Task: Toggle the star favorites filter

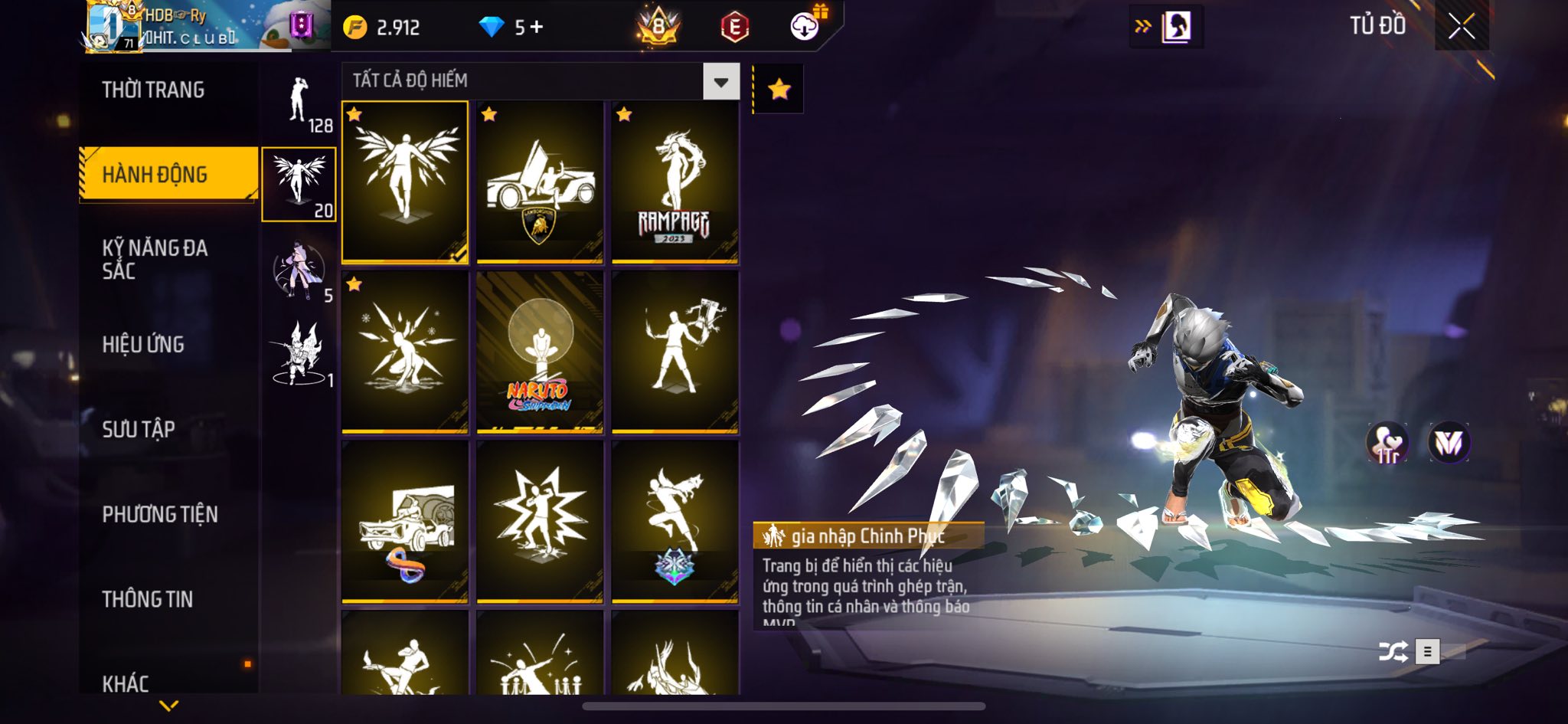Action: point(779,90)
